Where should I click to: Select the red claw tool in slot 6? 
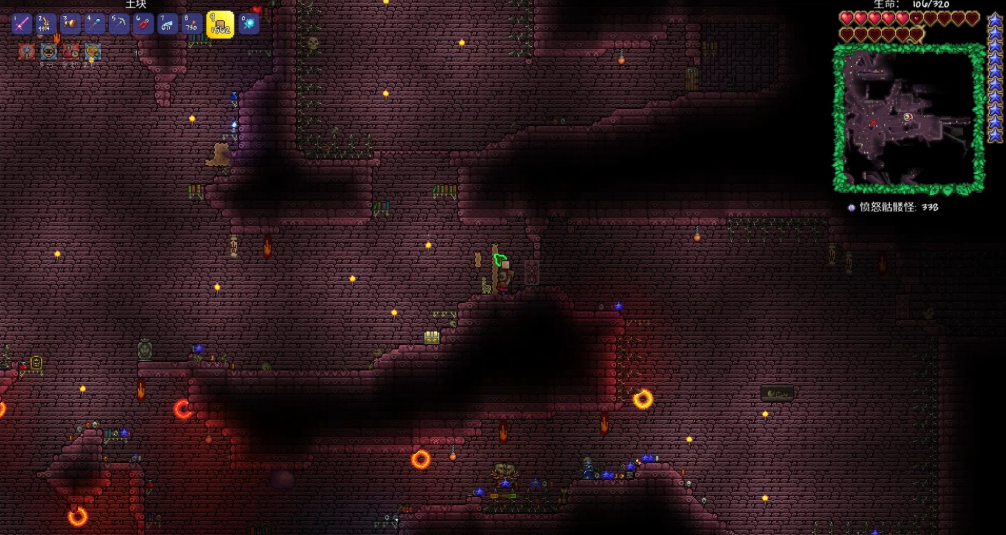[144, 24]
